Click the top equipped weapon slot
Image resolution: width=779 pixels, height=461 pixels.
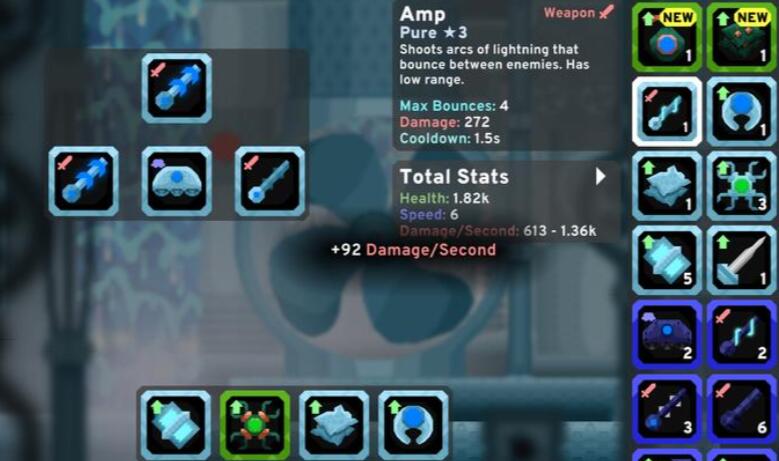pos(177,88)
